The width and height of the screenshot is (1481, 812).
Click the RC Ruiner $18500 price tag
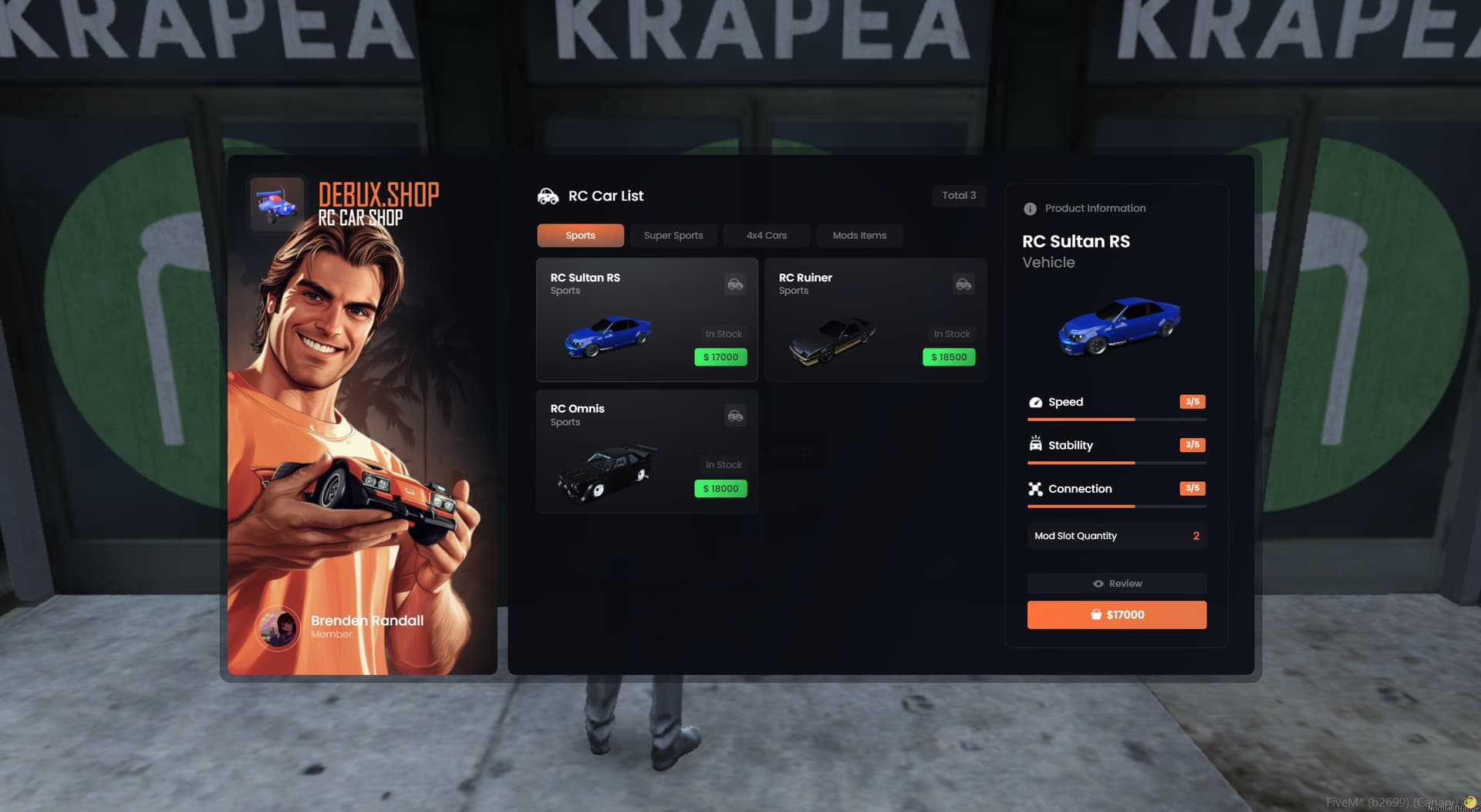(x=949, y=357)
